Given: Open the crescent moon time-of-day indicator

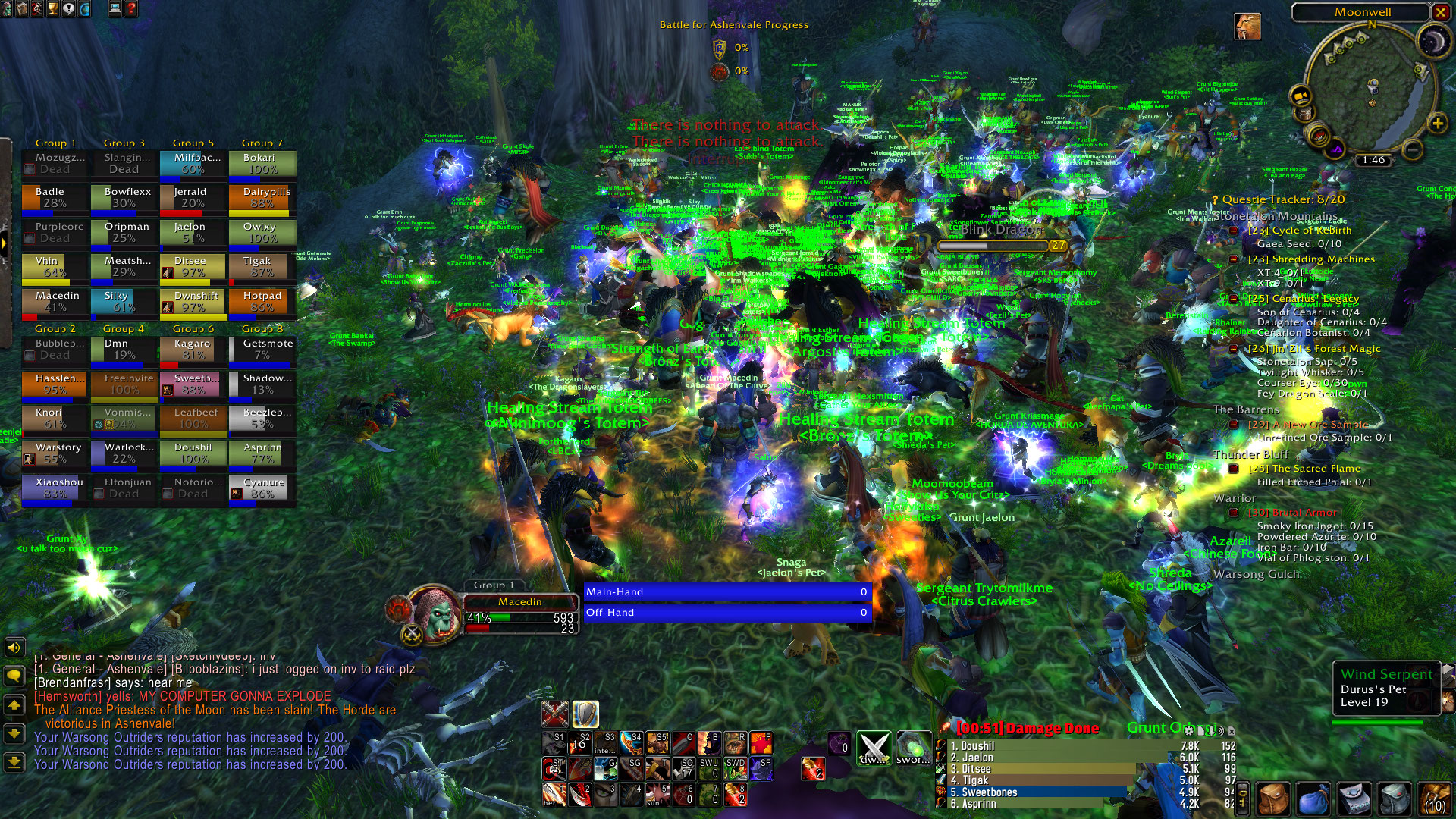Looking at the screenshot, I should point(1432,41).
